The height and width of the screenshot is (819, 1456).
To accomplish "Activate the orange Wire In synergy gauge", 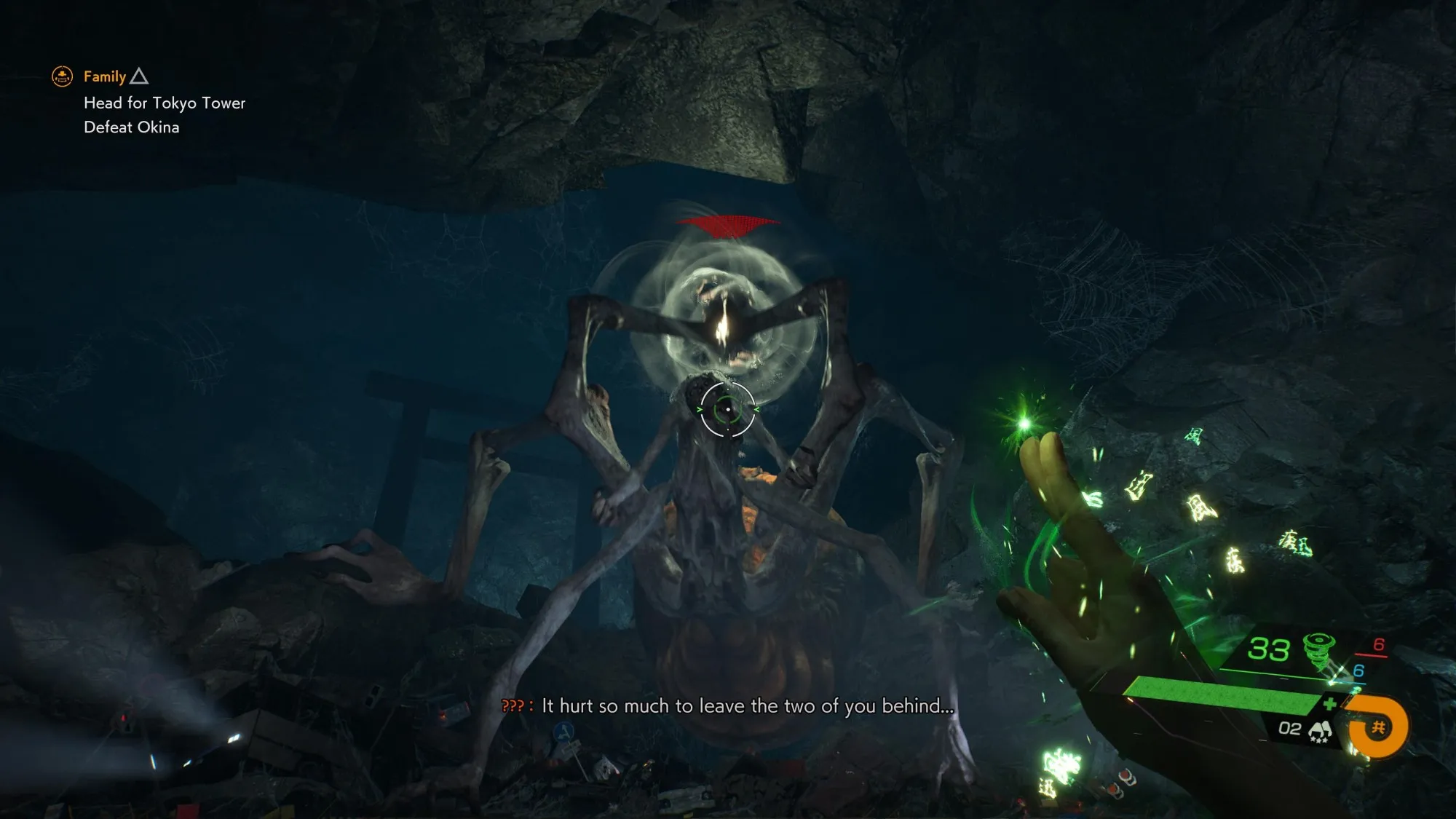I will [x=1378, y=727].
